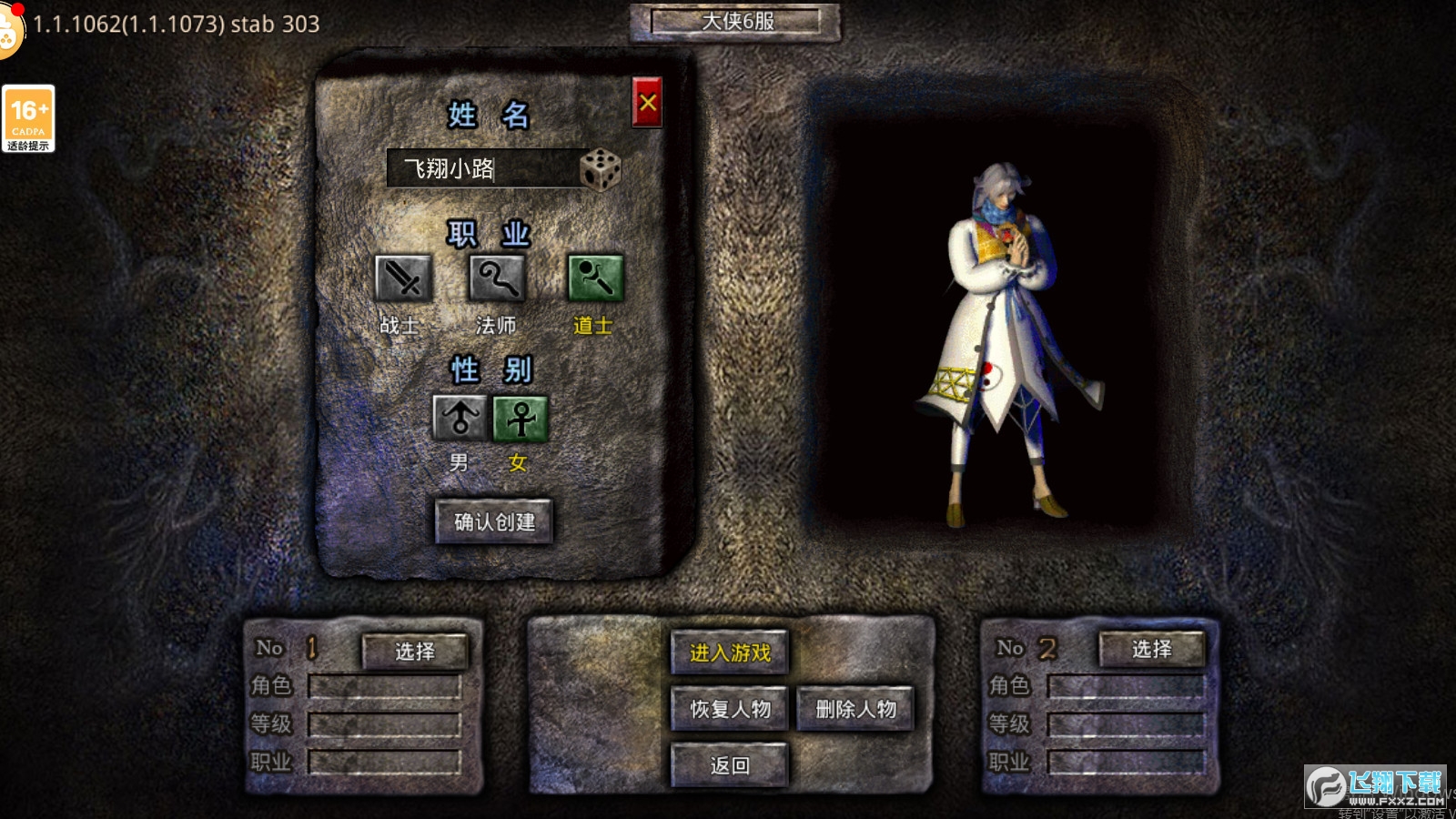Viewport: 1456px width, 819px height.
Task: Select character slot No 2
Action: pyautogui.click(x=1152, y=649)
